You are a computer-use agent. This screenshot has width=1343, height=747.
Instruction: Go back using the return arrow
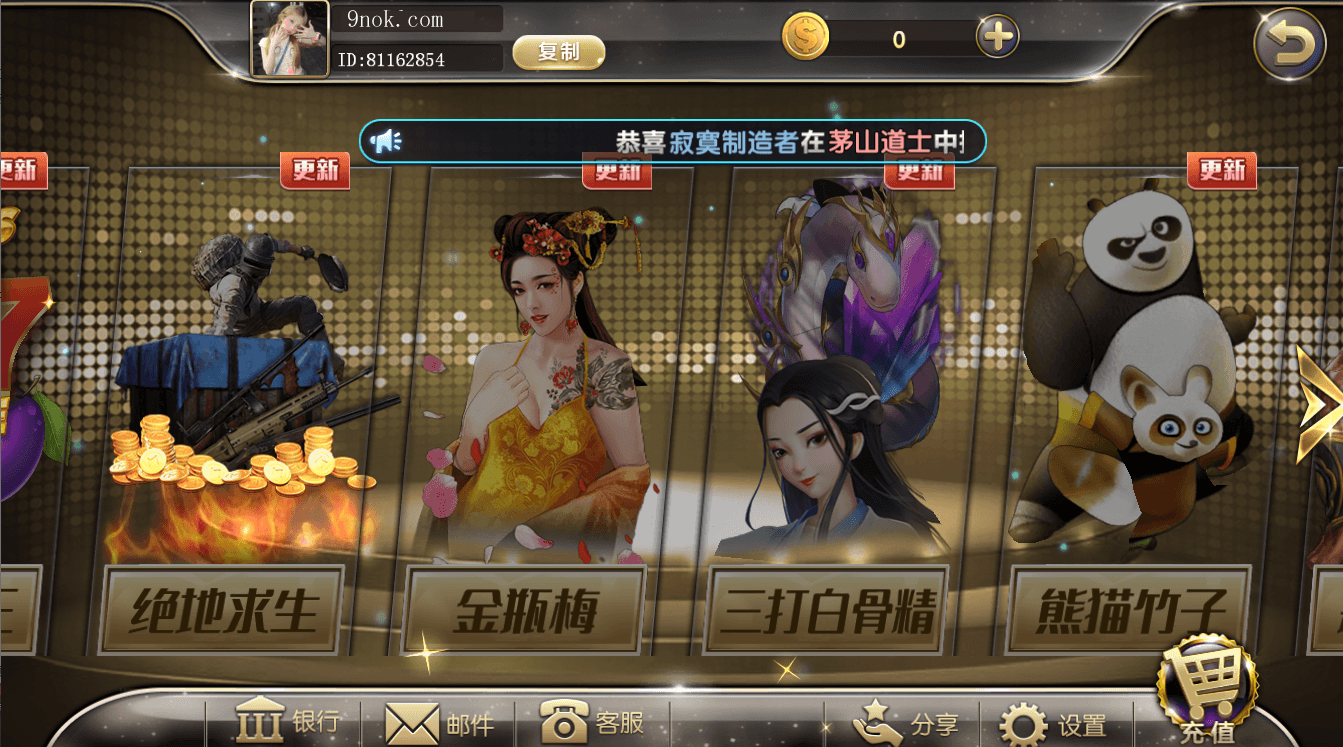[1289, 43]
